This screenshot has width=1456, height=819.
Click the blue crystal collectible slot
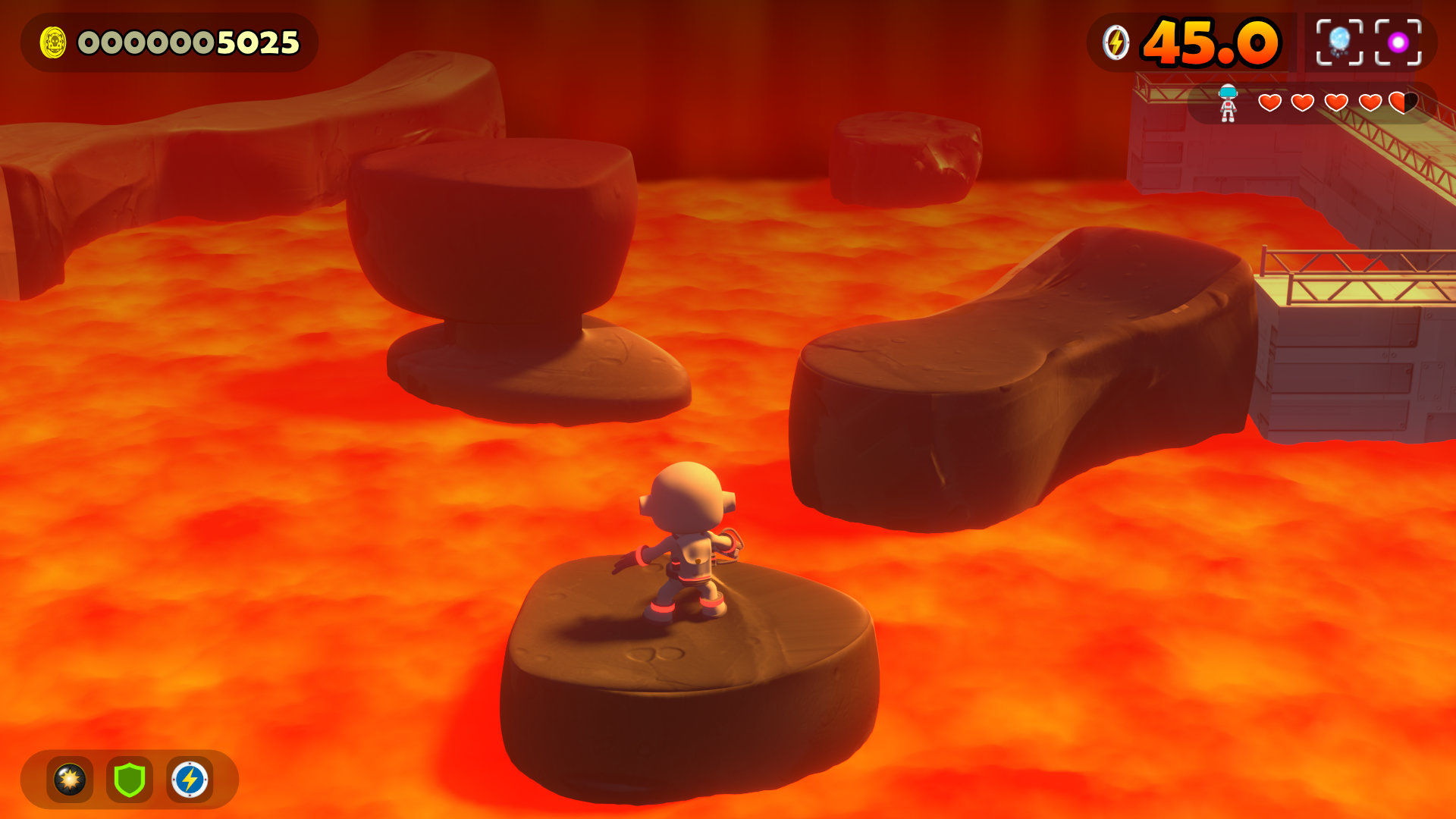(1339, 42)
